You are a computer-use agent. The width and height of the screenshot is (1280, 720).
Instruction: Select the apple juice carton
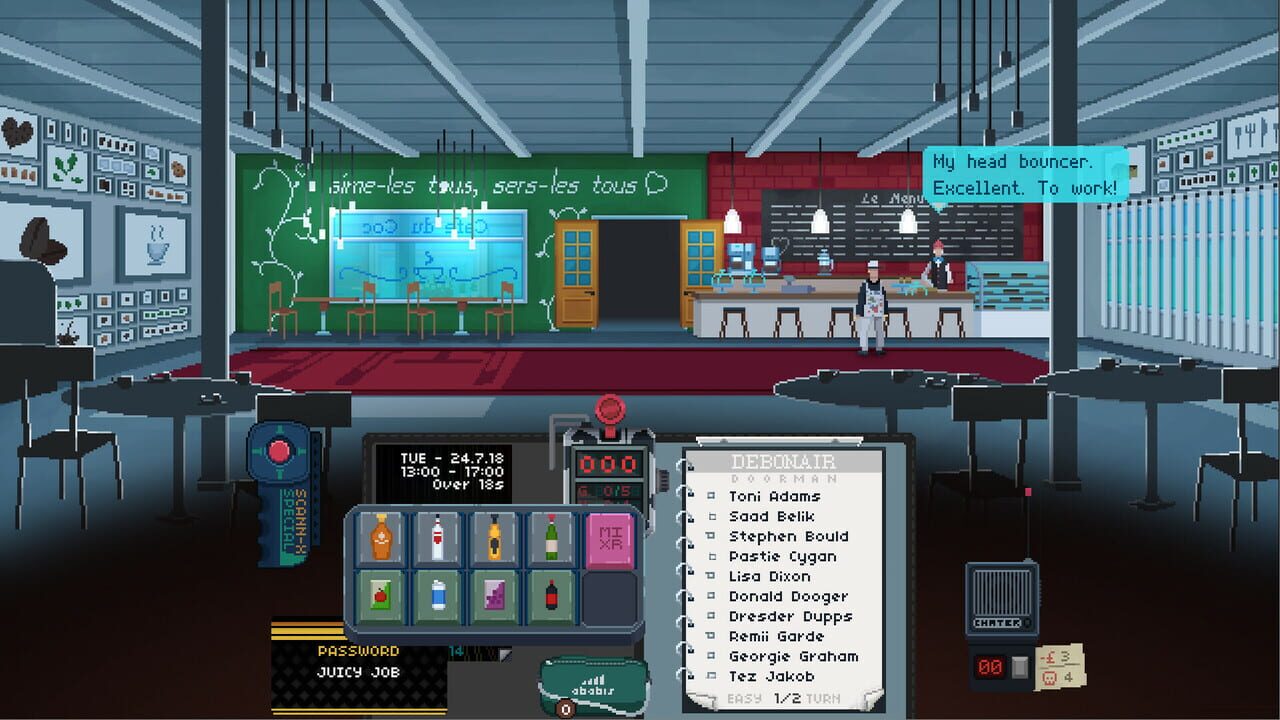(381, 595)
